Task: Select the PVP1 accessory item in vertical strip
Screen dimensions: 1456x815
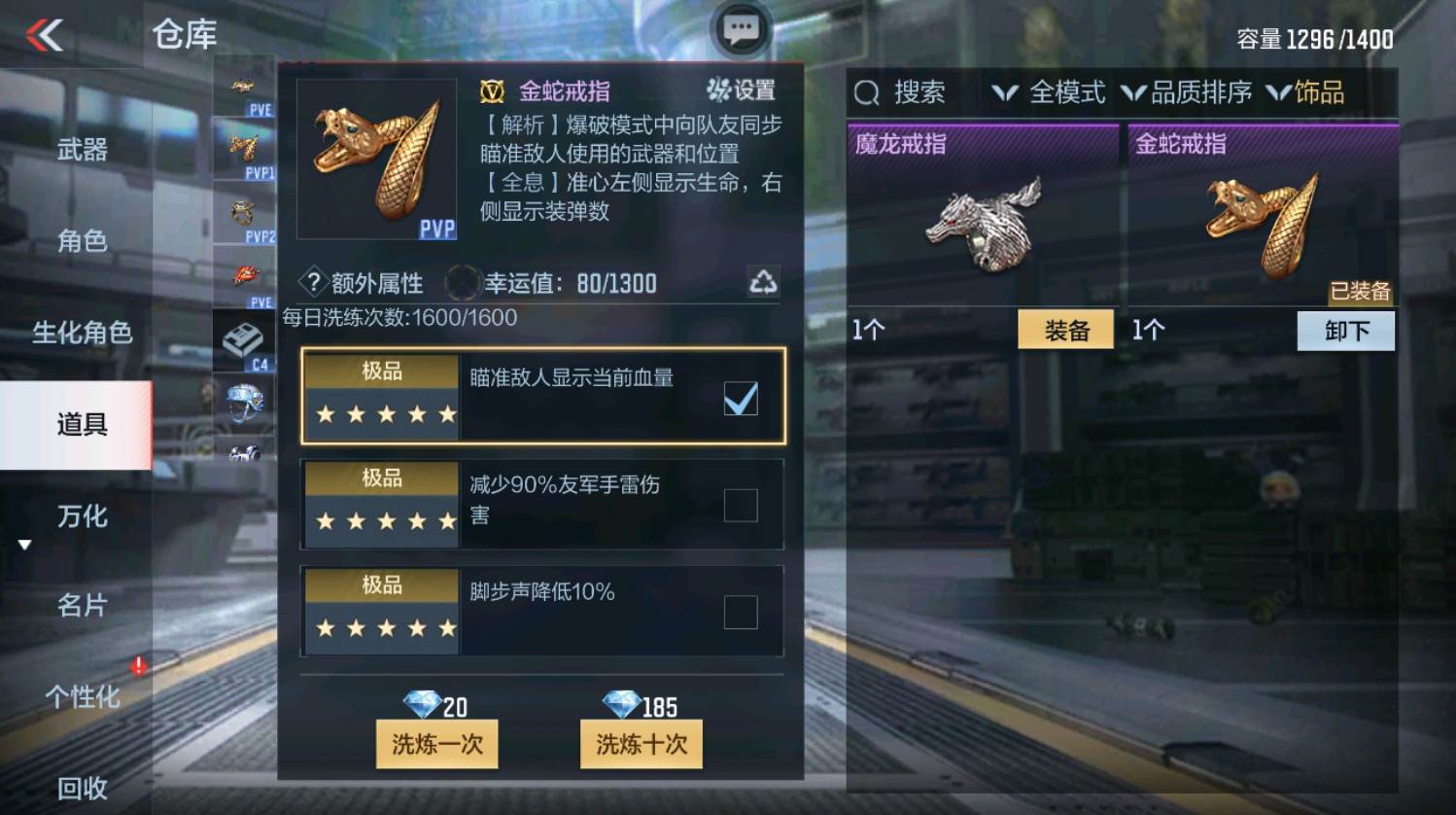Action: point(243,148)
